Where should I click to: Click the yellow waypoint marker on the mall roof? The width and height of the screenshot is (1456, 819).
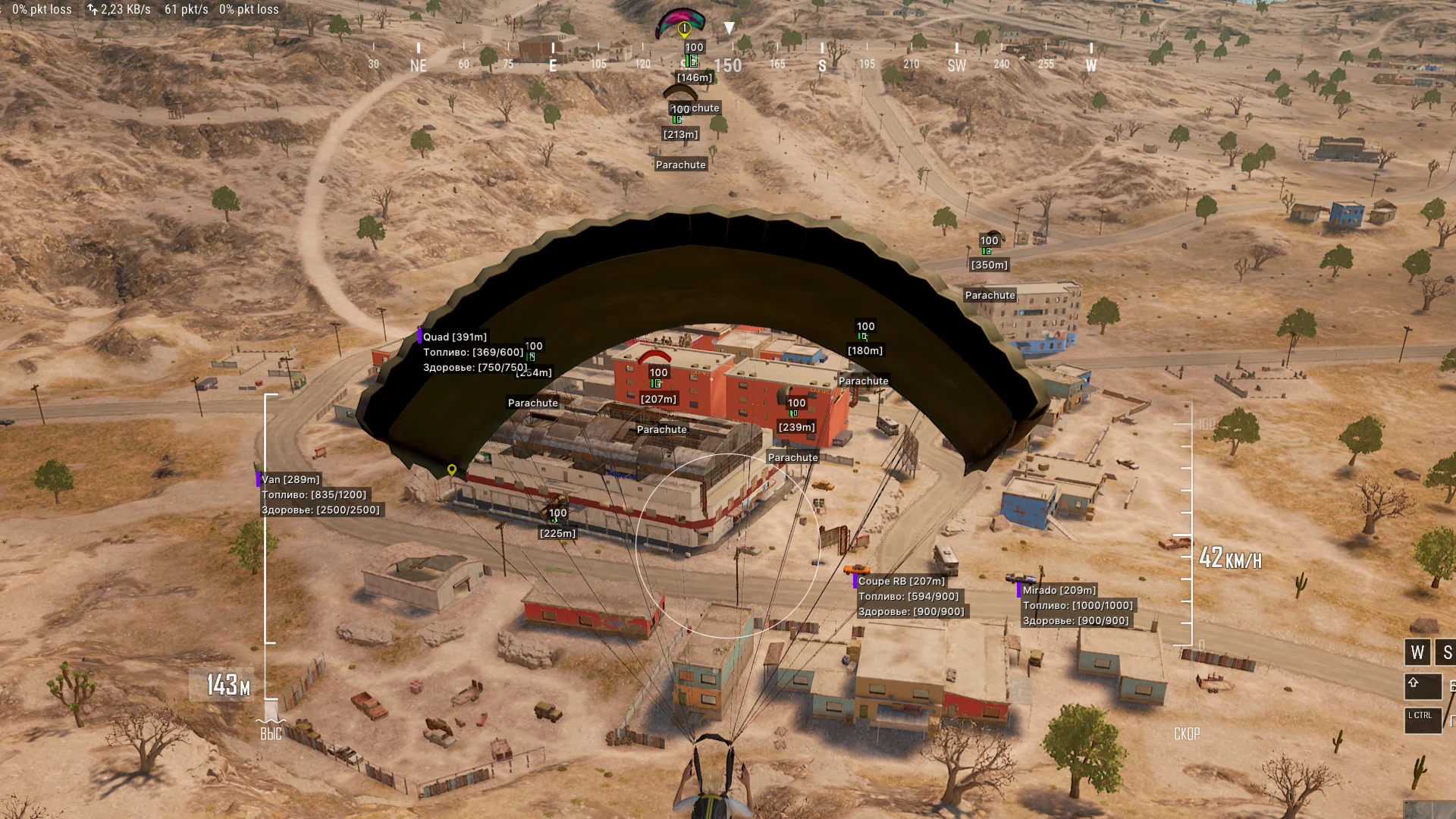coord(453,469)
